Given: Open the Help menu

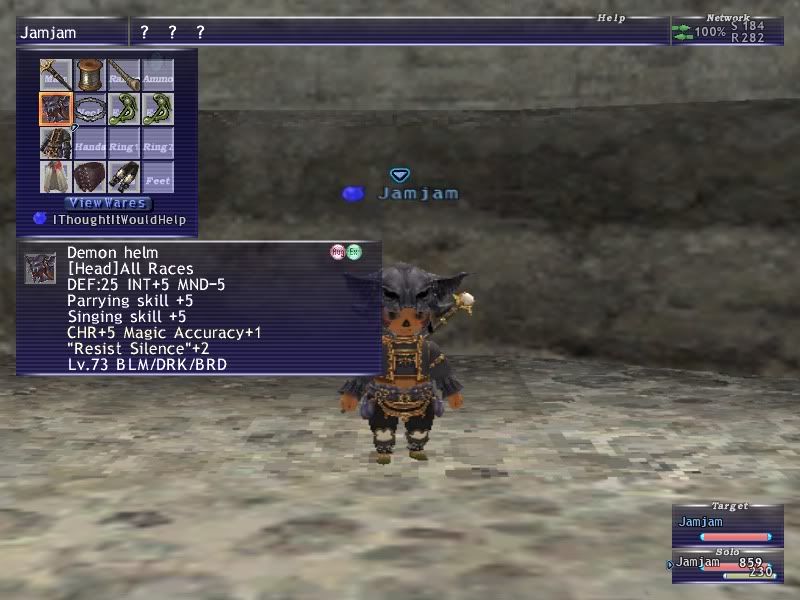Looking at the screenshot, I should tap(612, 18).
